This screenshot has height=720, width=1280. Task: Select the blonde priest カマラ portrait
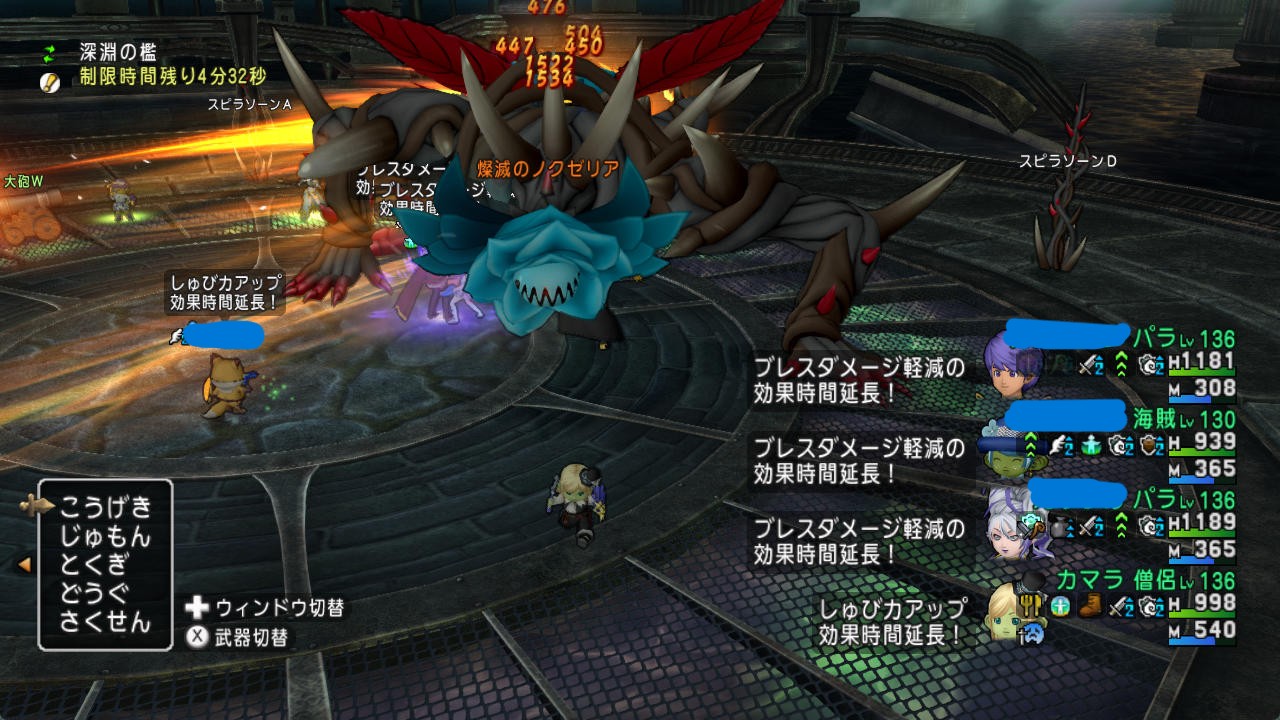1008,610
